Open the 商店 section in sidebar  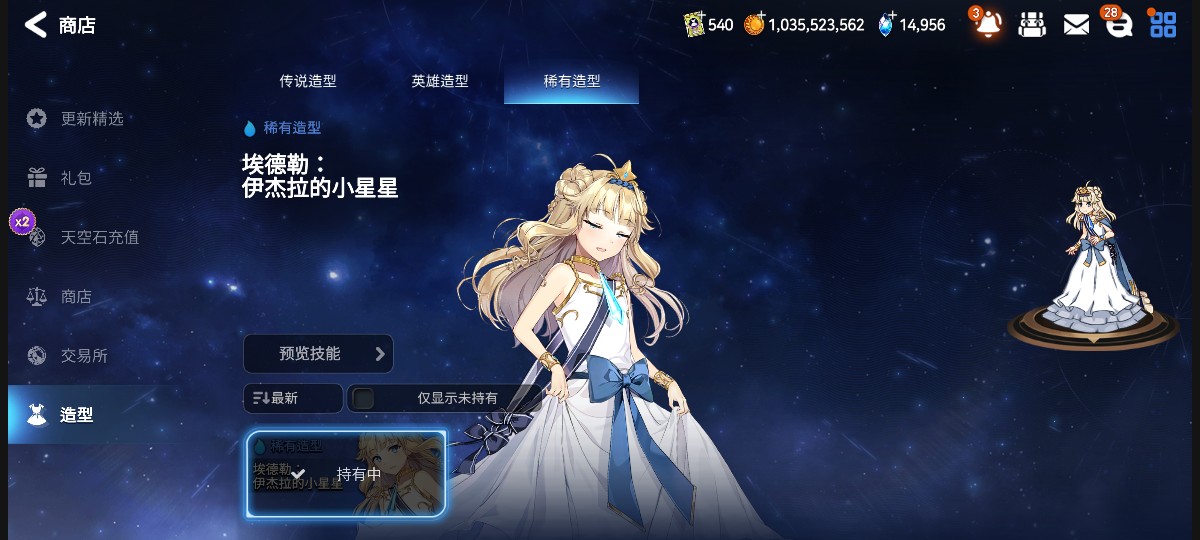click(76, 296)
